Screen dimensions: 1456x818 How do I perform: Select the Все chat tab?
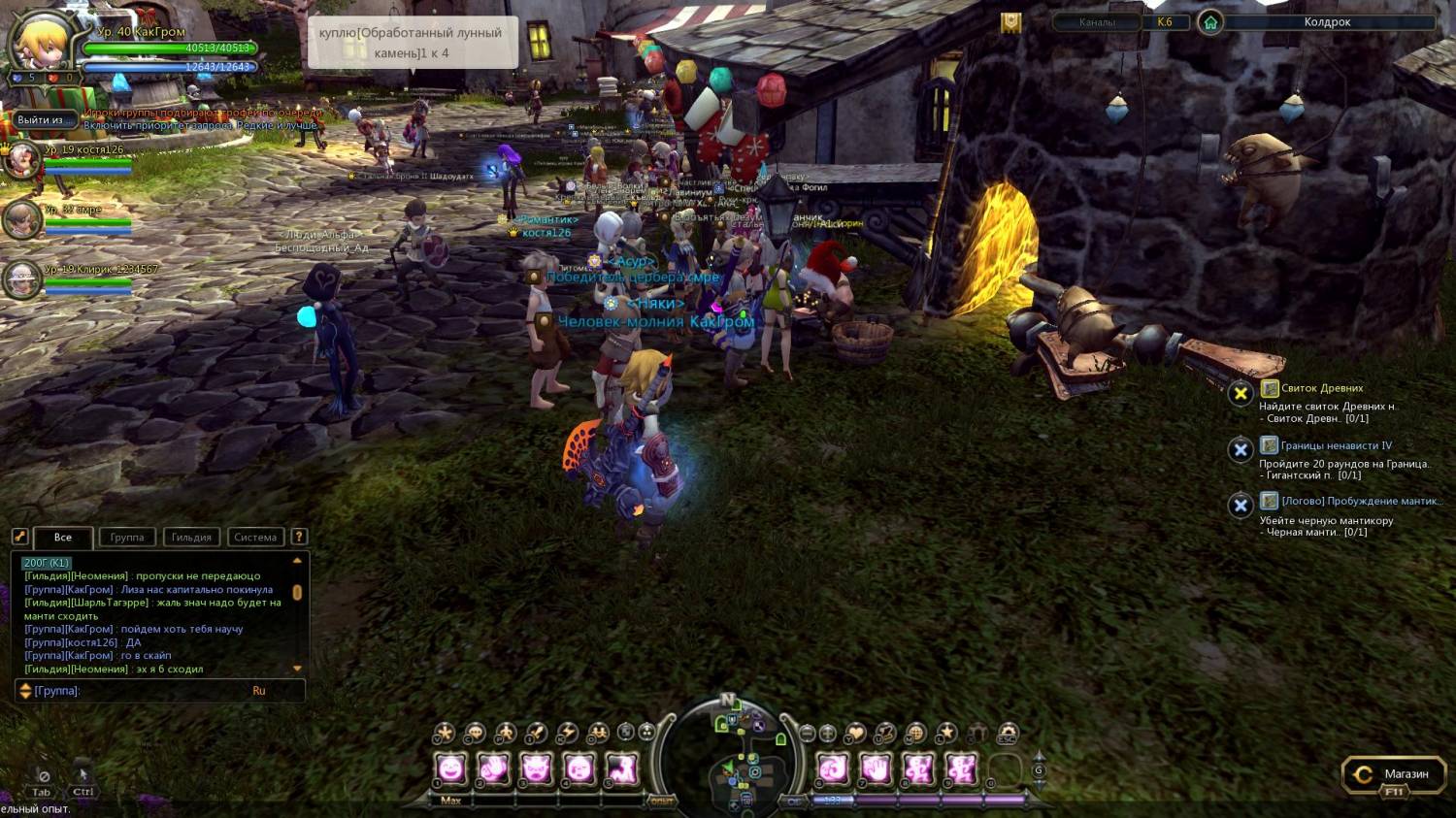pos(63,538)
